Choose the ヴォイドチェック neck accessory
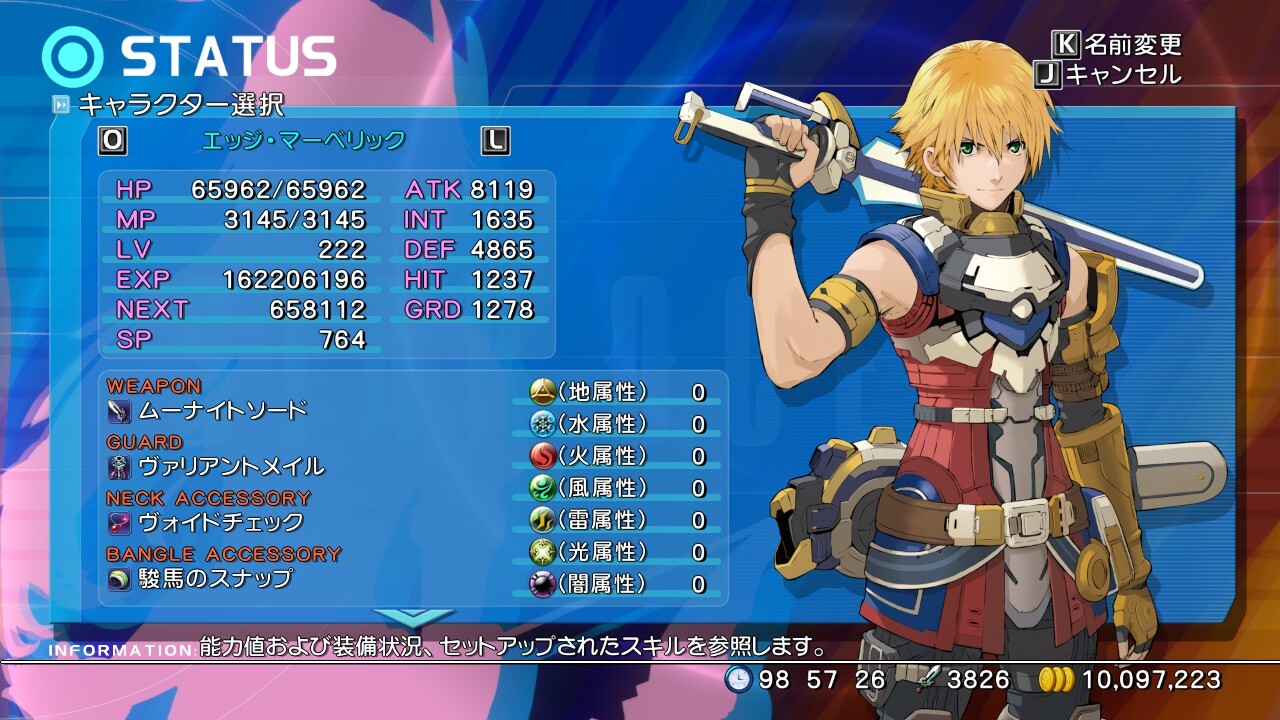 [x=220, y=523]
